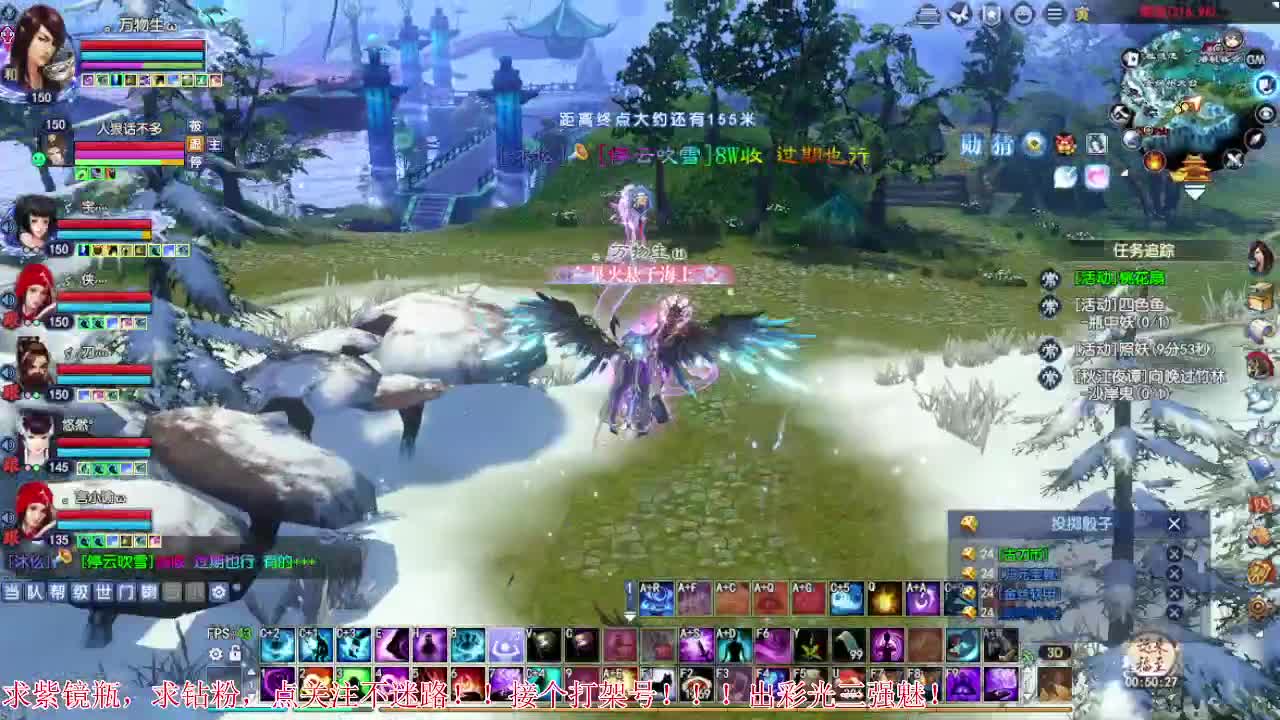The image size is (1280, 720).
Task: Switch to the 队 team chat tab
Action: tap(35, 592)
